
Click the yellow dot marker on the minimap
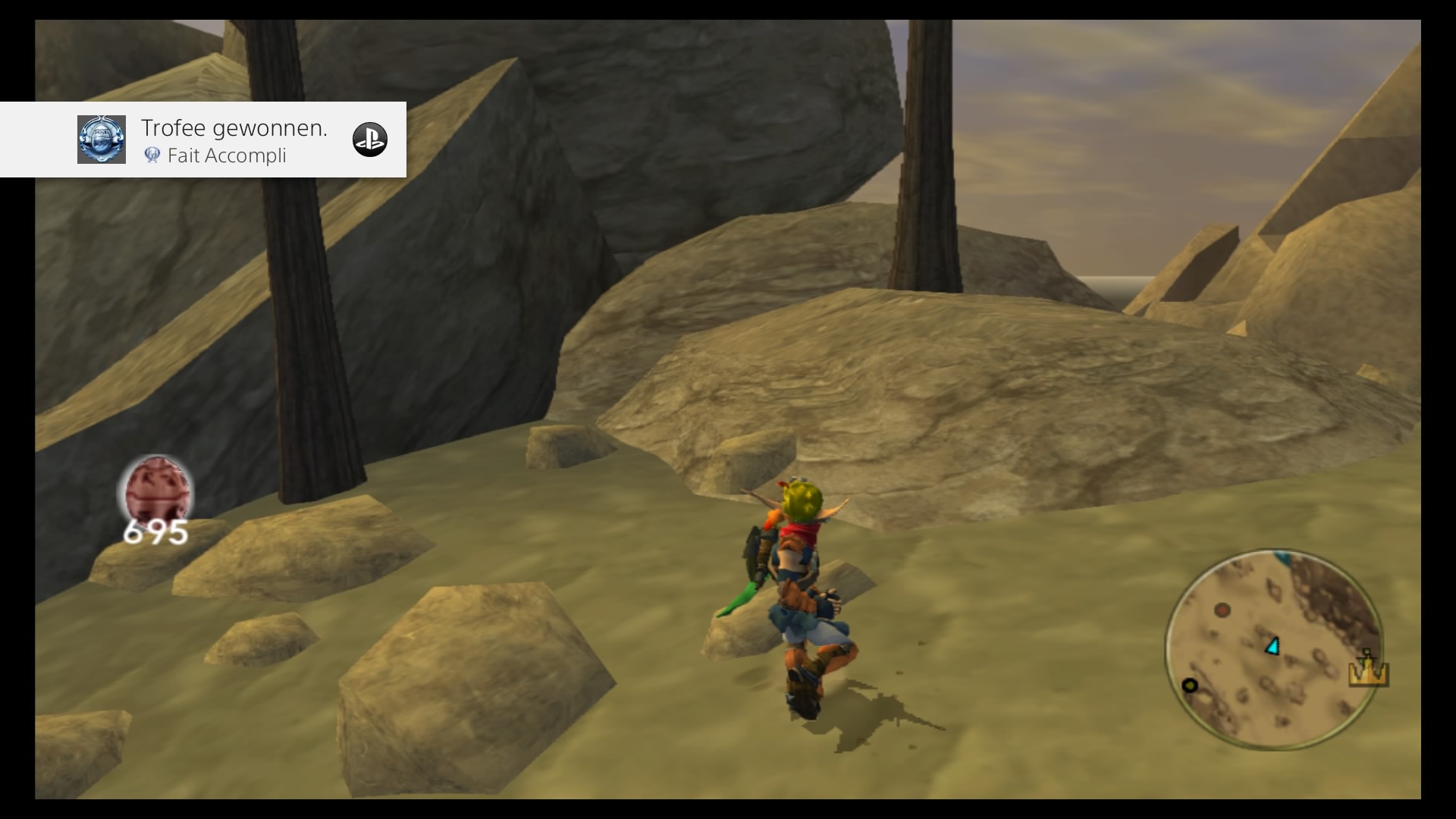pyautogui.click(x=1191, y=685)
